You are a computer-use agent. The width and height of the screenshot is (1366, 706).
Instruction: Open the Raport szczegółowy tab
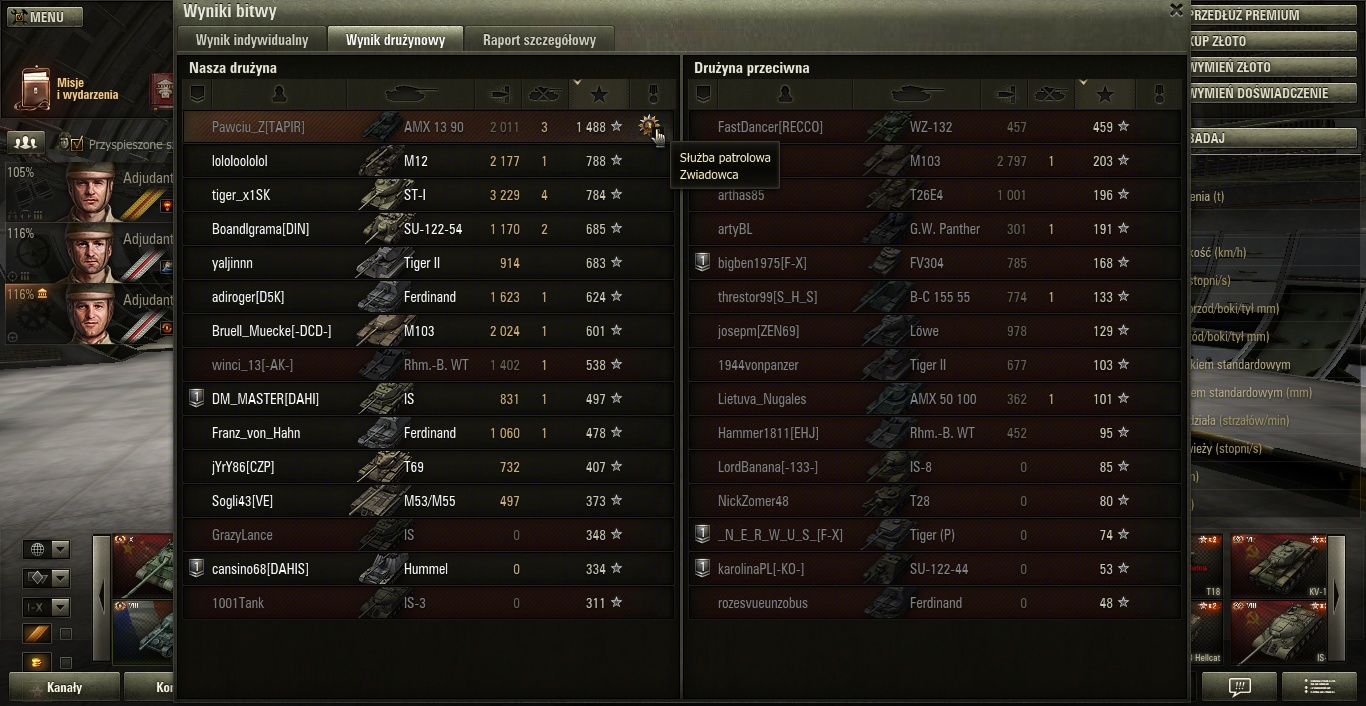539,40
